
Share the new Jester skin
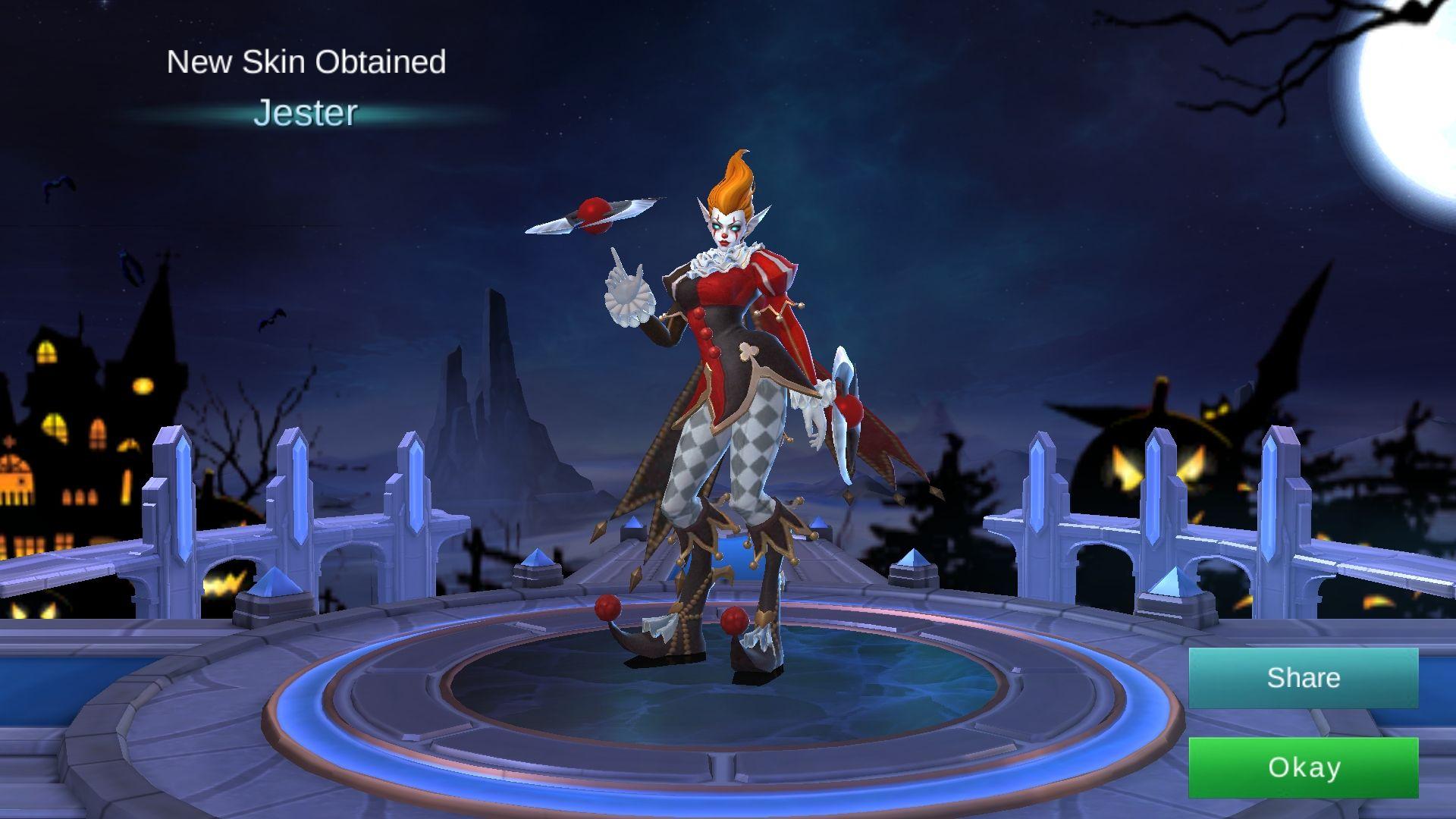(x=1303, y=678)
